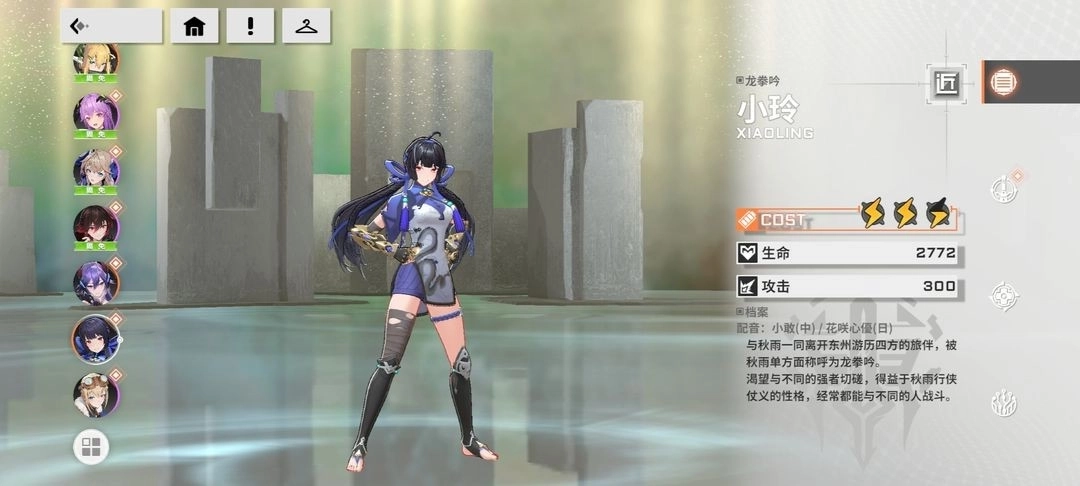Screen dimensions: 1080x486
Task: Open the four-square grid view button
Action: coord(91,448)
